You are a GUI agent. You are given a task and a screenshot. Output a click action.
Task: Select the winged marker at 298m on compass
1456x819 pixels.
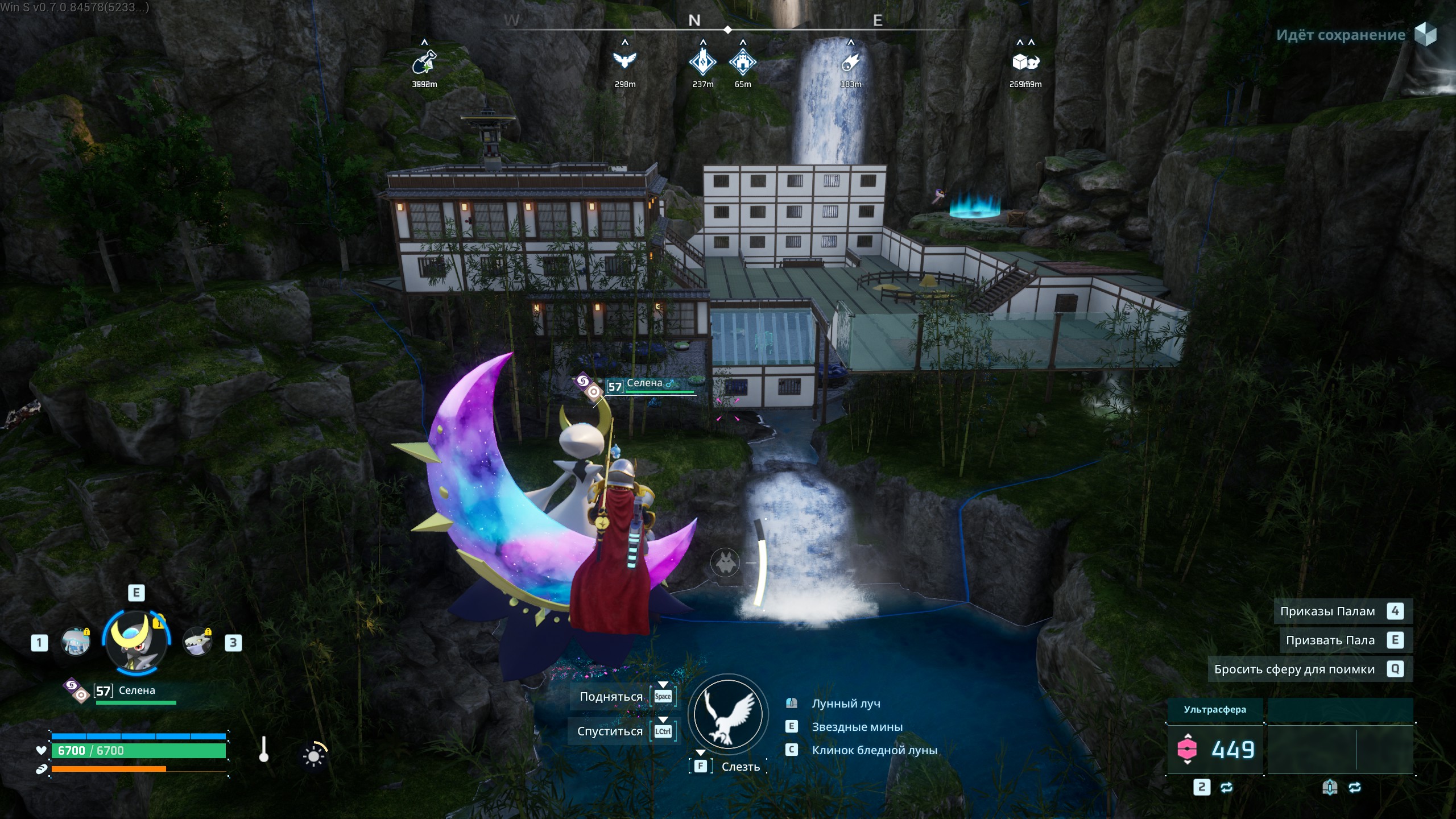click(624, 60)
